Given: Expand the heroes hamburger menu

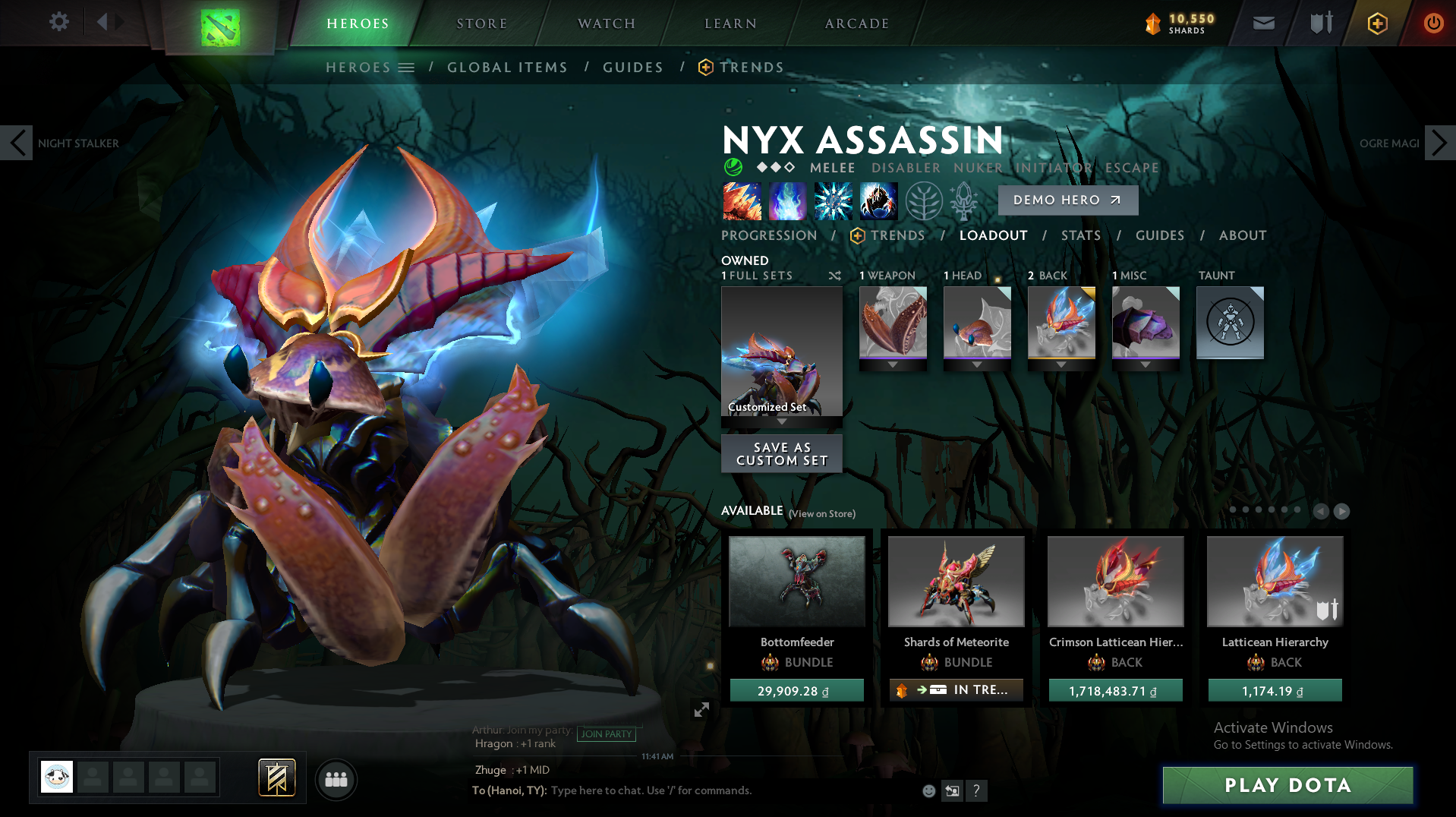Looking at the screenshot, I should click(407, 67).
